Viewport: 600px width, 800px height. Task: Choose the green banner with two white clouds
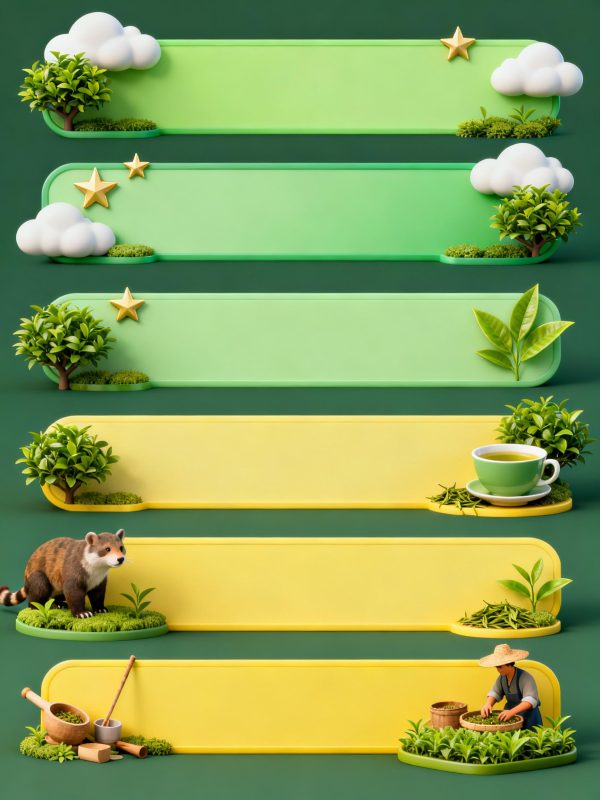point(300,87)
